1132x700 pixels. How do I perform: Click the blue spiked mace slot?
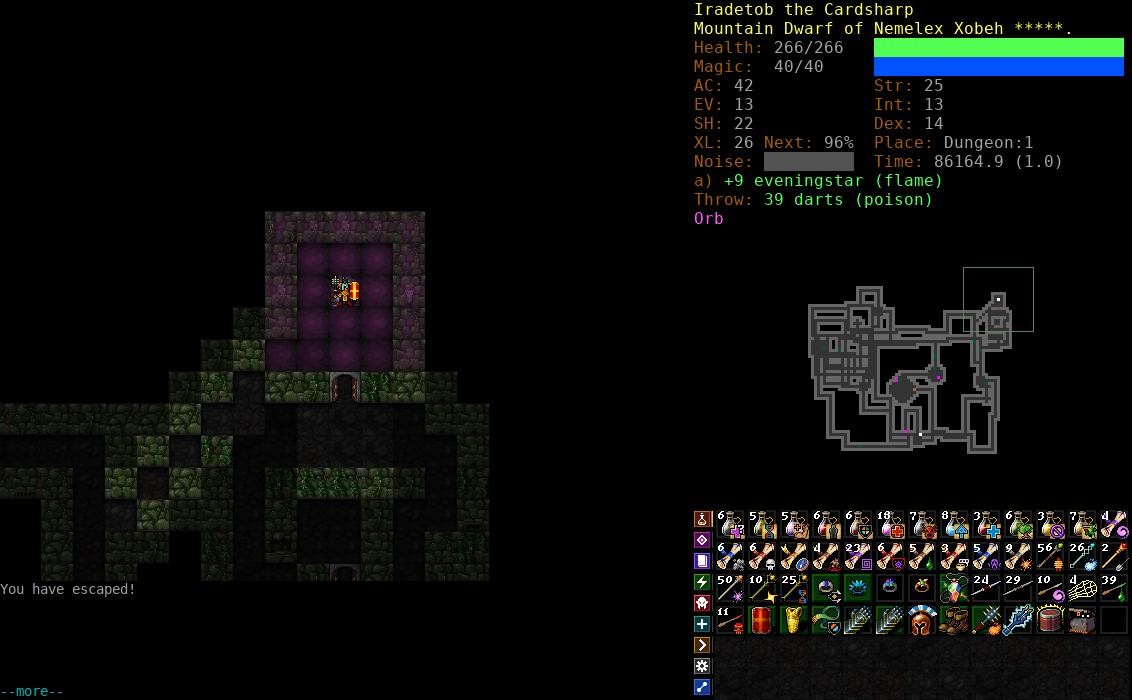(x=1018, y=620)
